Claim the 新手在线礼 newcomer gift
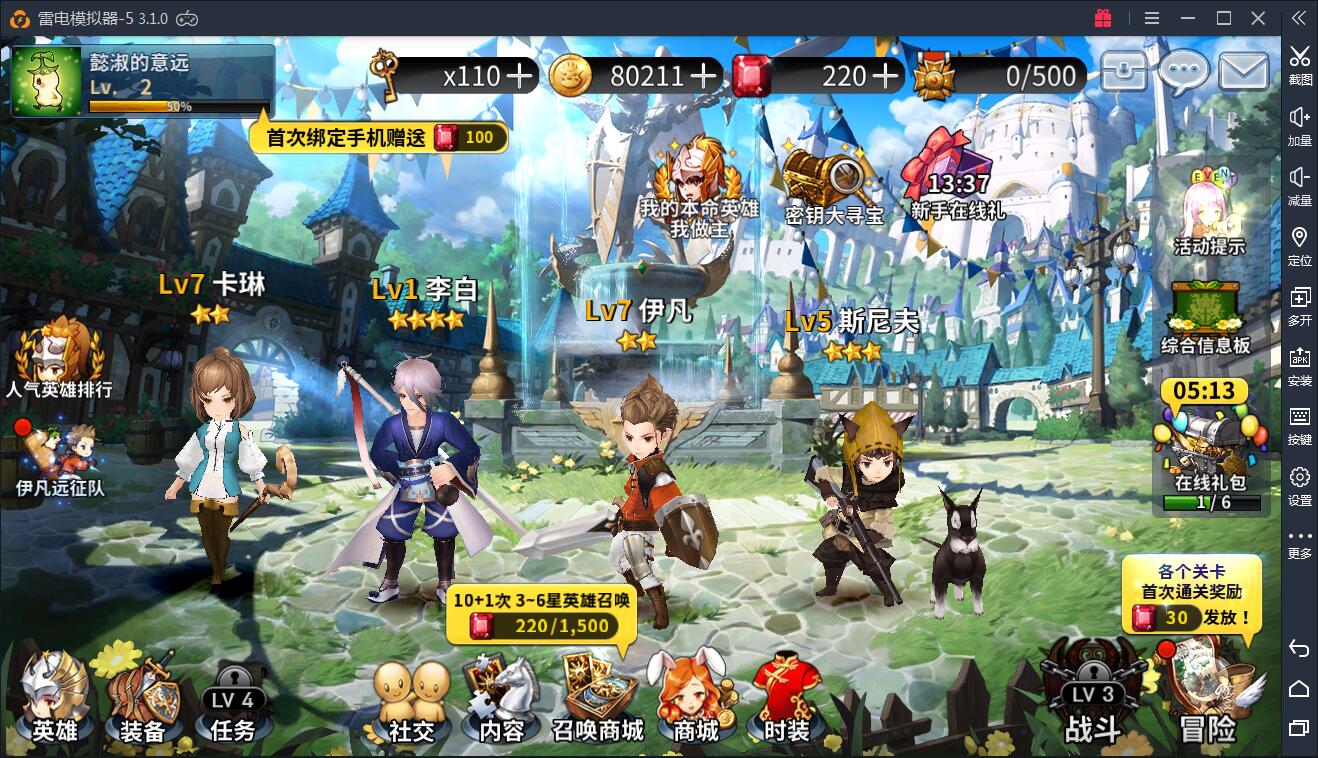The height and width of the screenshot is (758, 1318). point(957,180)
